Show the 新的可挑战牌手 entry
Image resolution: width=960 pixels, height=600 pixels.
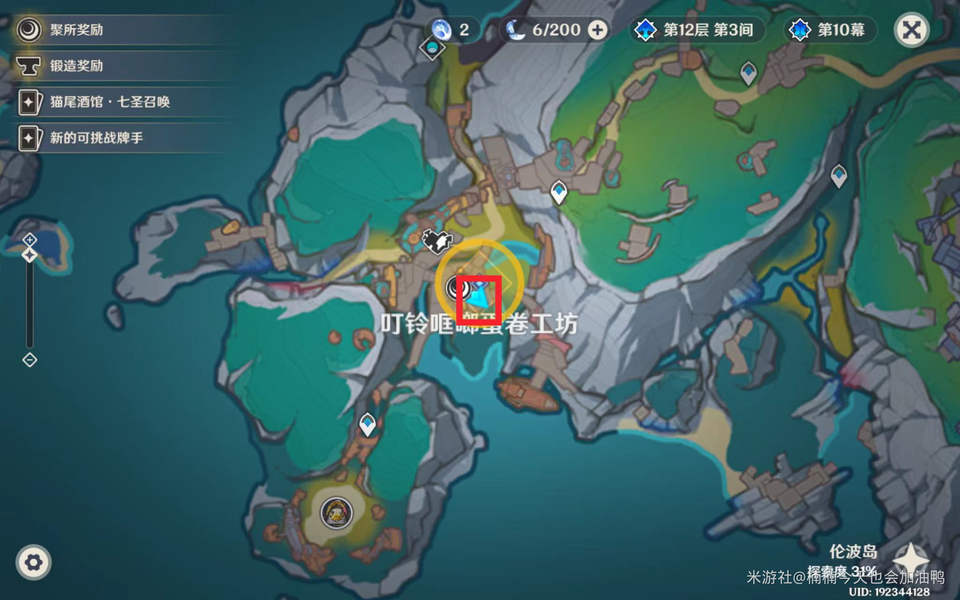(x=96, y=137)
